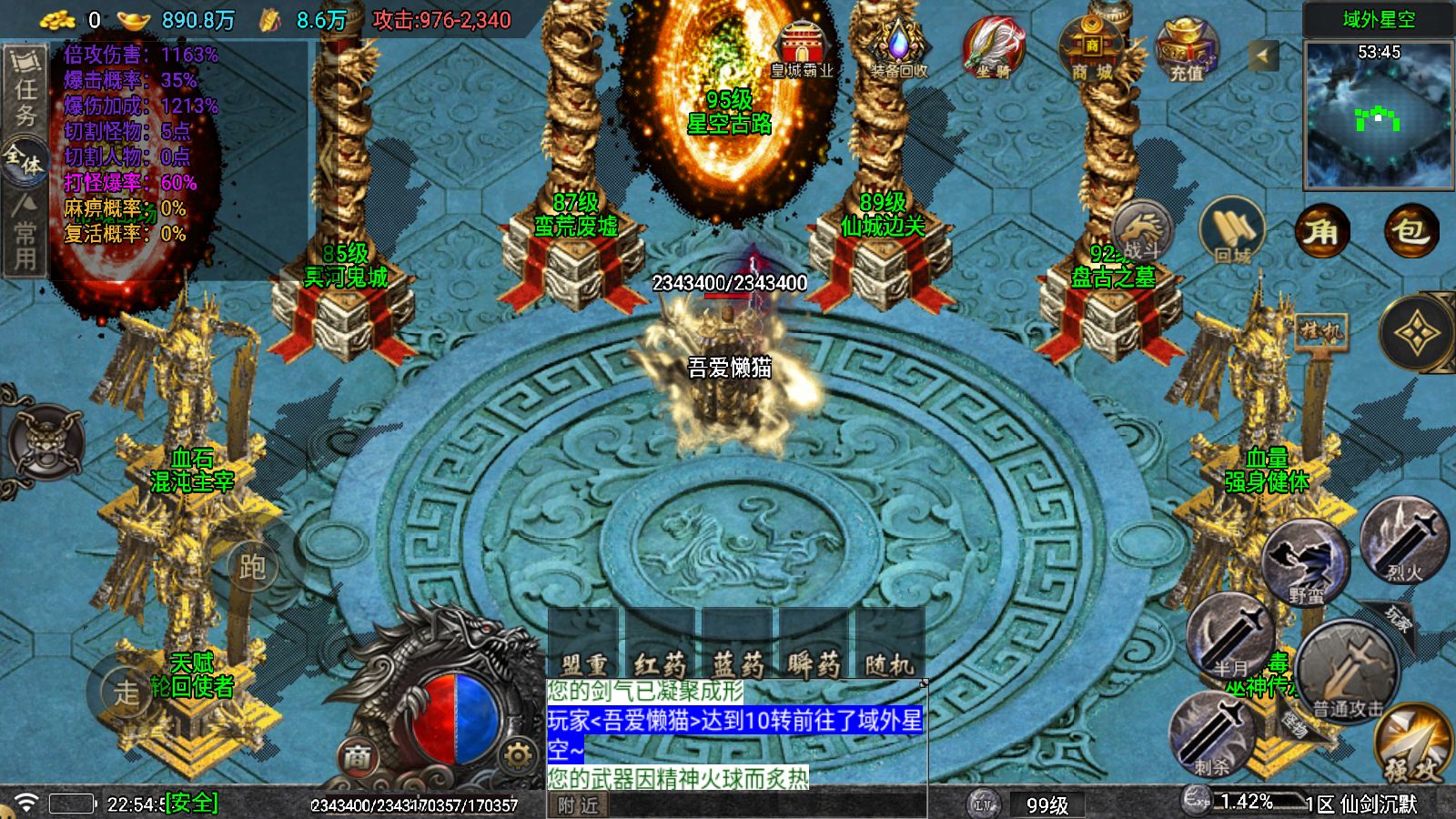Open the 域外星空 minimap
1456x819 pixels.
click(x=1379, y=114)
